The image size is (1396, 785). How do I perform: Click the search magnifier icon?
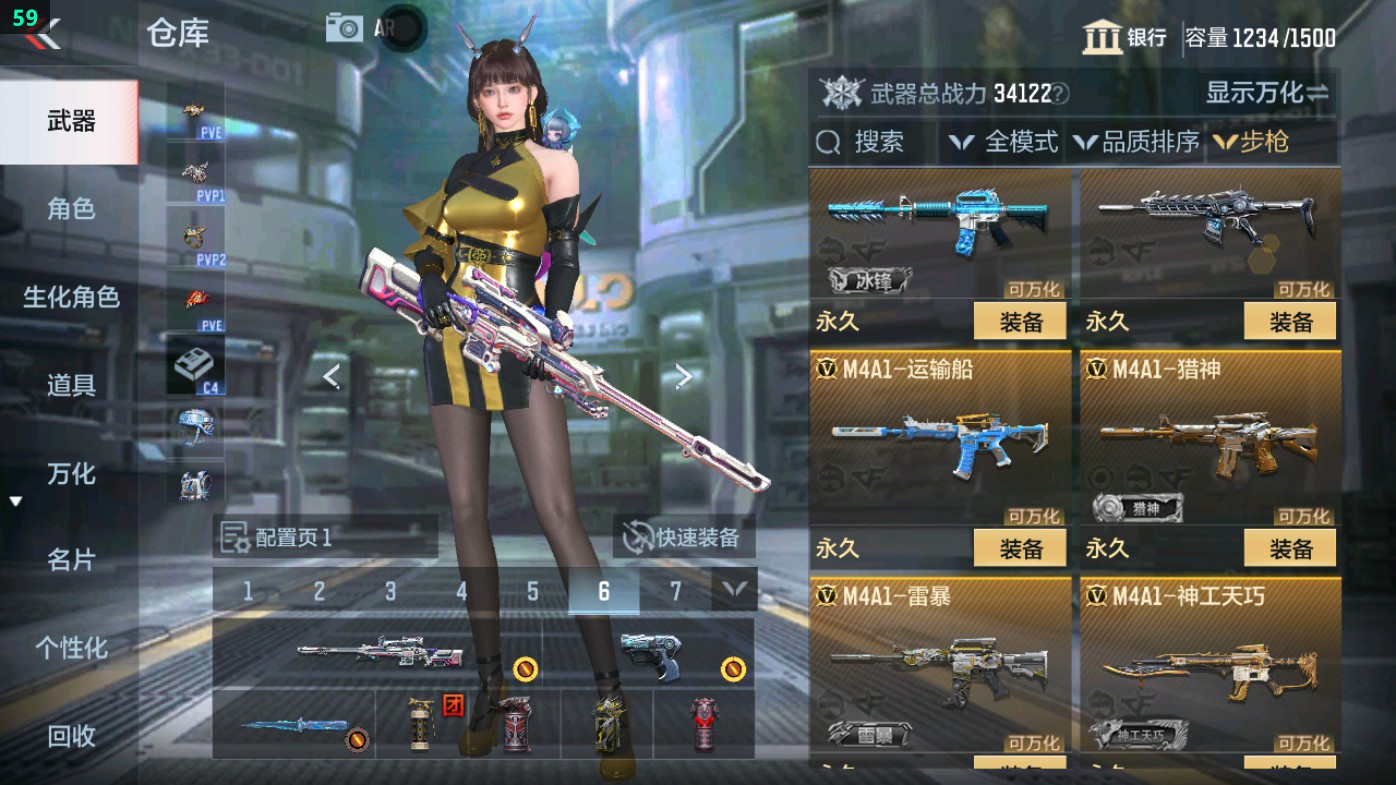(x=828, y=142)
